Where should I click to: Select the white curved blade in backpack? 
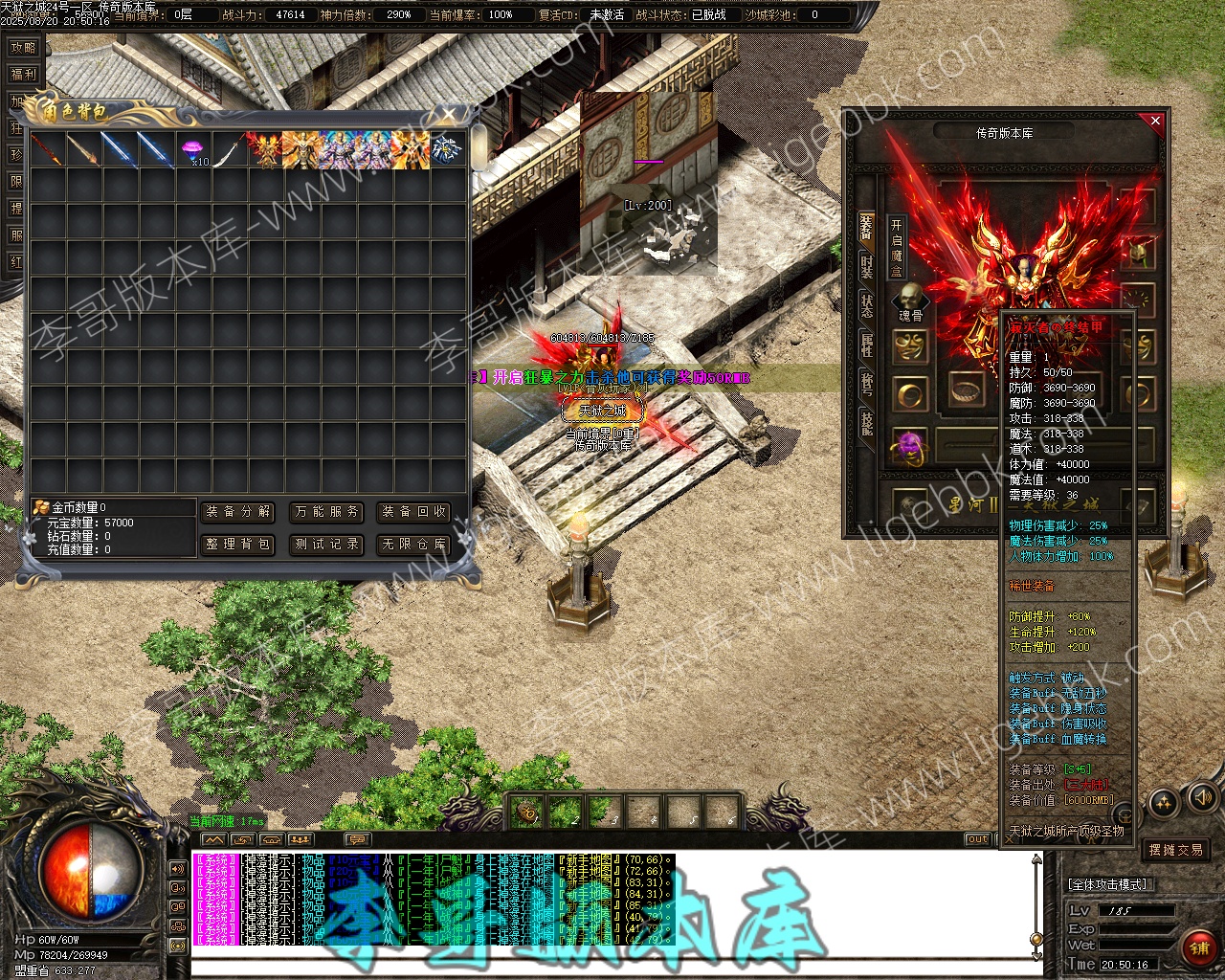[230, 150]
